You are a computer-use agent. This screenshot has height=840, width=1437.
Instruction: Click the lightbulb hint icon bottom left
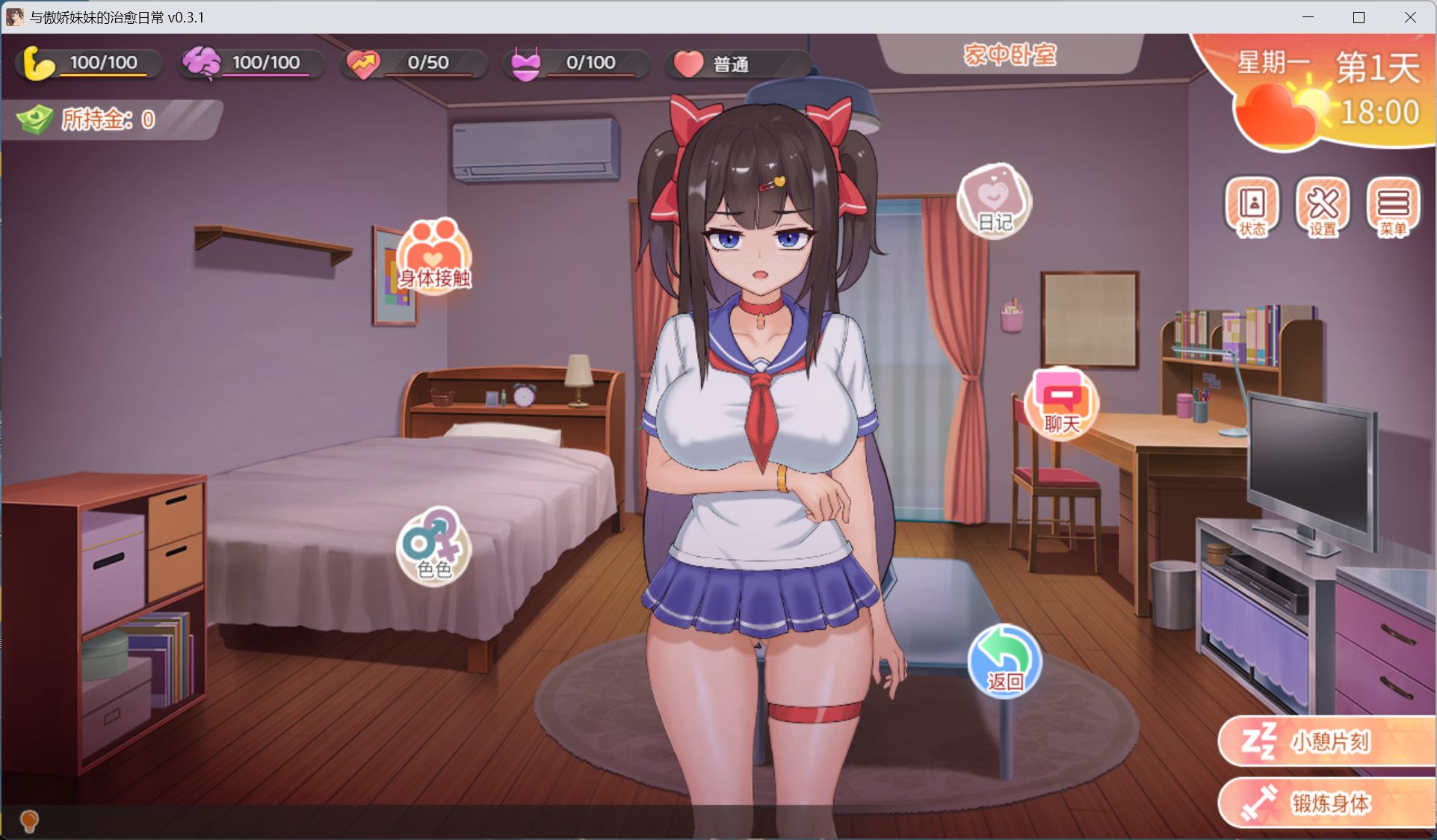tap(29, 822)
